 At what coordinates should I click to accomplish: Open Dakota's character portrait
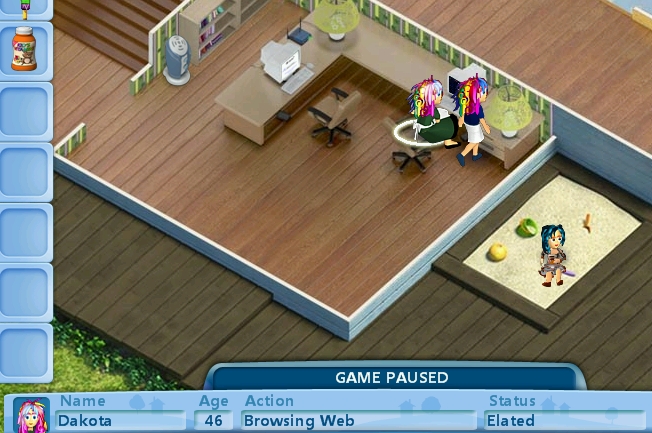[29, 416]
